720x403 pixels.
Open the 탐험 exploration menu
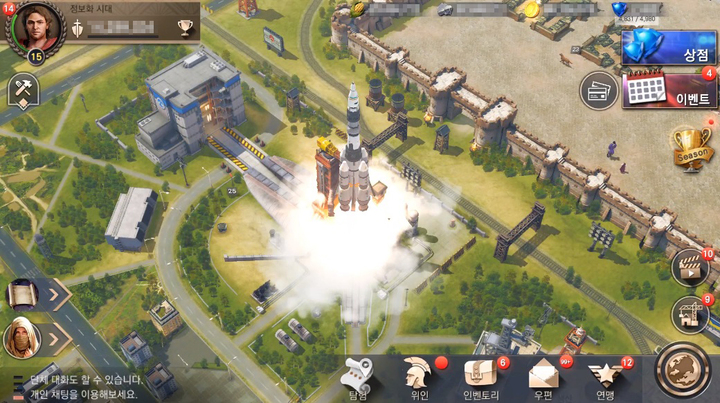pos(357,377)
